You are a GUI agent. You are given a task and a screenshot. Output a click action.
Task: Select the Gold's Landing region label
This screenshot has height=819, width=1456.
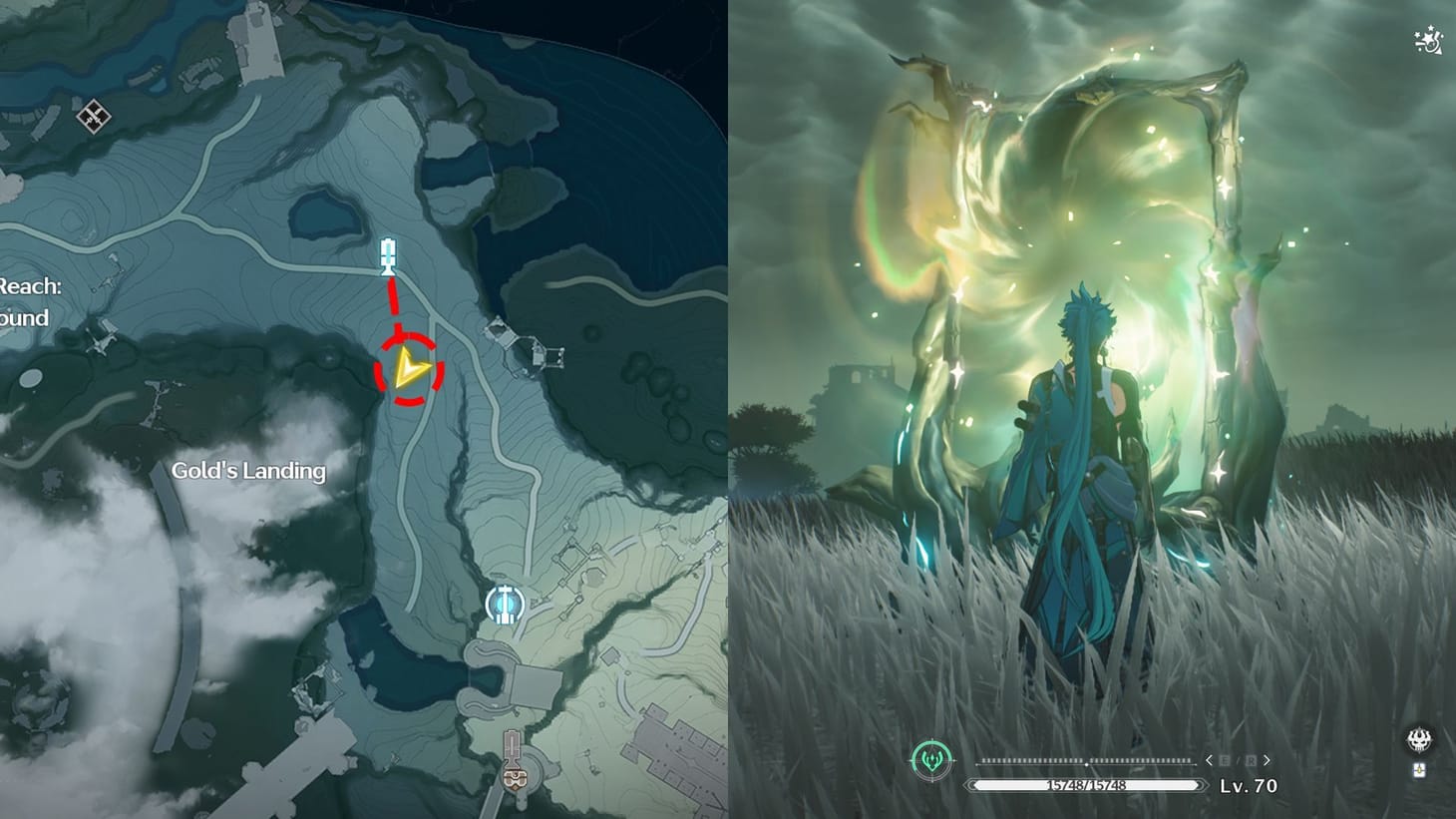pos(248,470)
